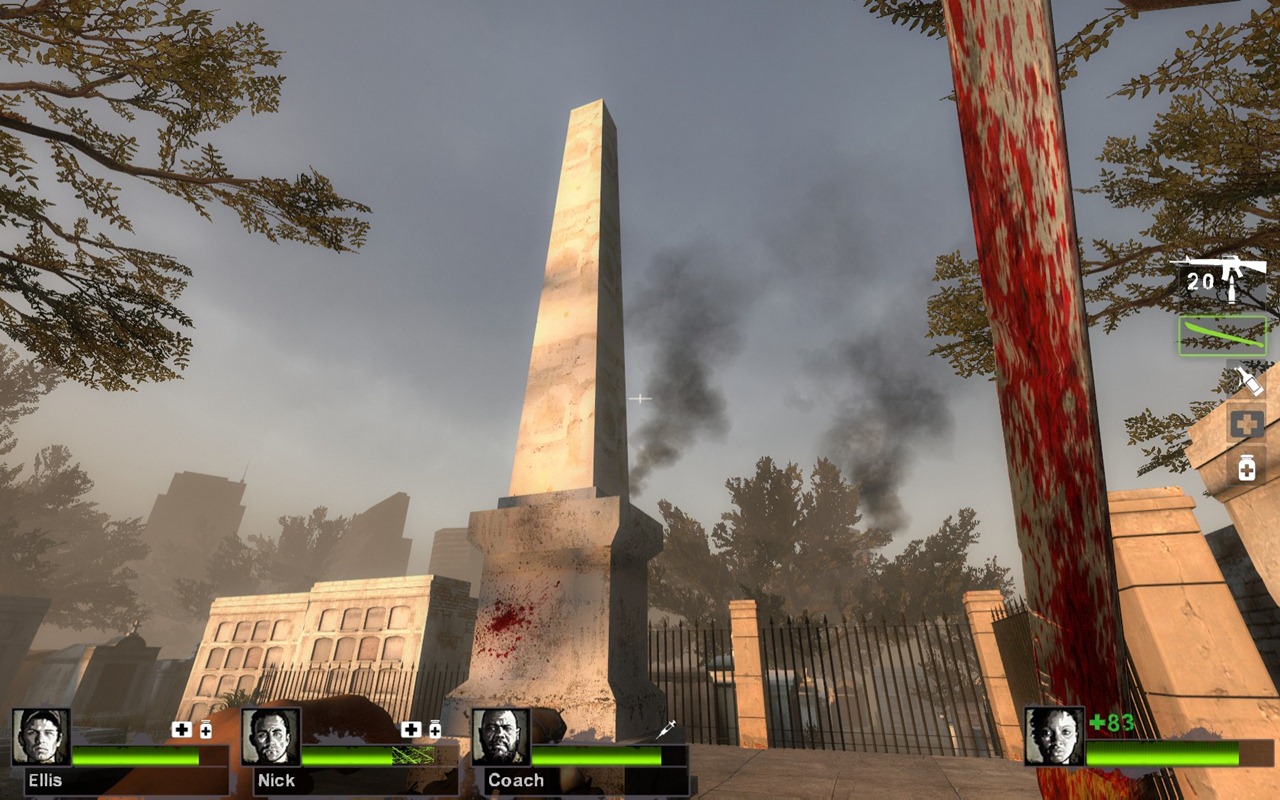Image resolution: width=1280 pixels, height=800 pixels.
Task: Equip the molotov bottle slot
Action: pos(1247,381)
